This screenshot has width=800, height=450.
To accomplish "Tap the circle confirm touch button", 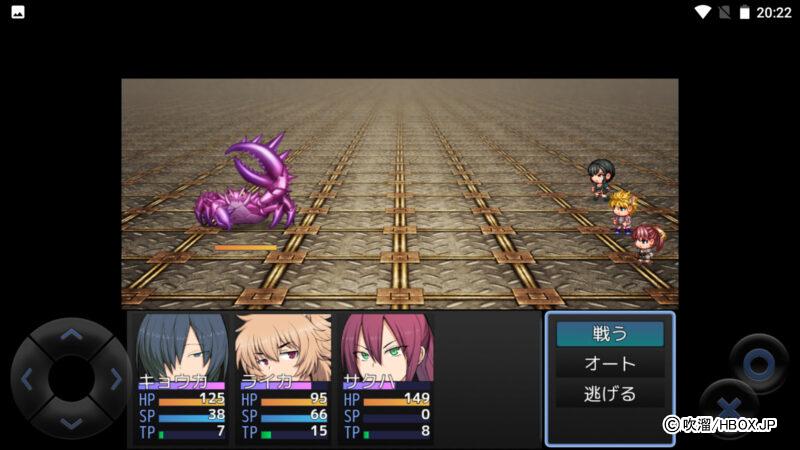I will (758, 362).
